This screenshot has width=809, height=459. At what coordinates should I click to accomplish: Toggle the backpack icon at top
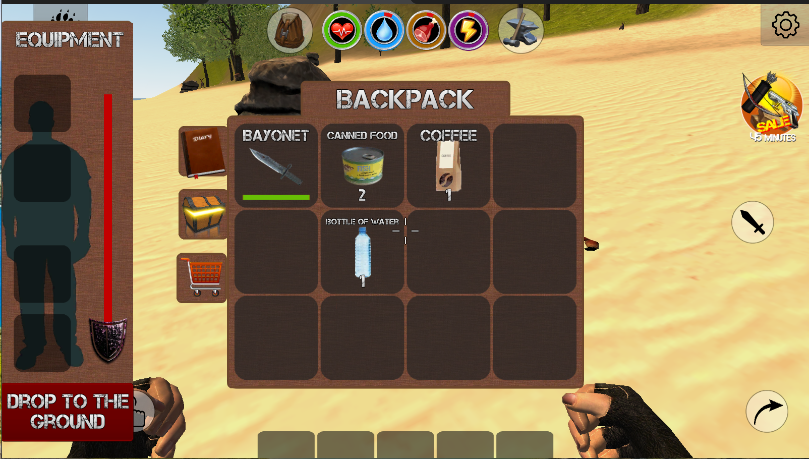coord(290,30)
